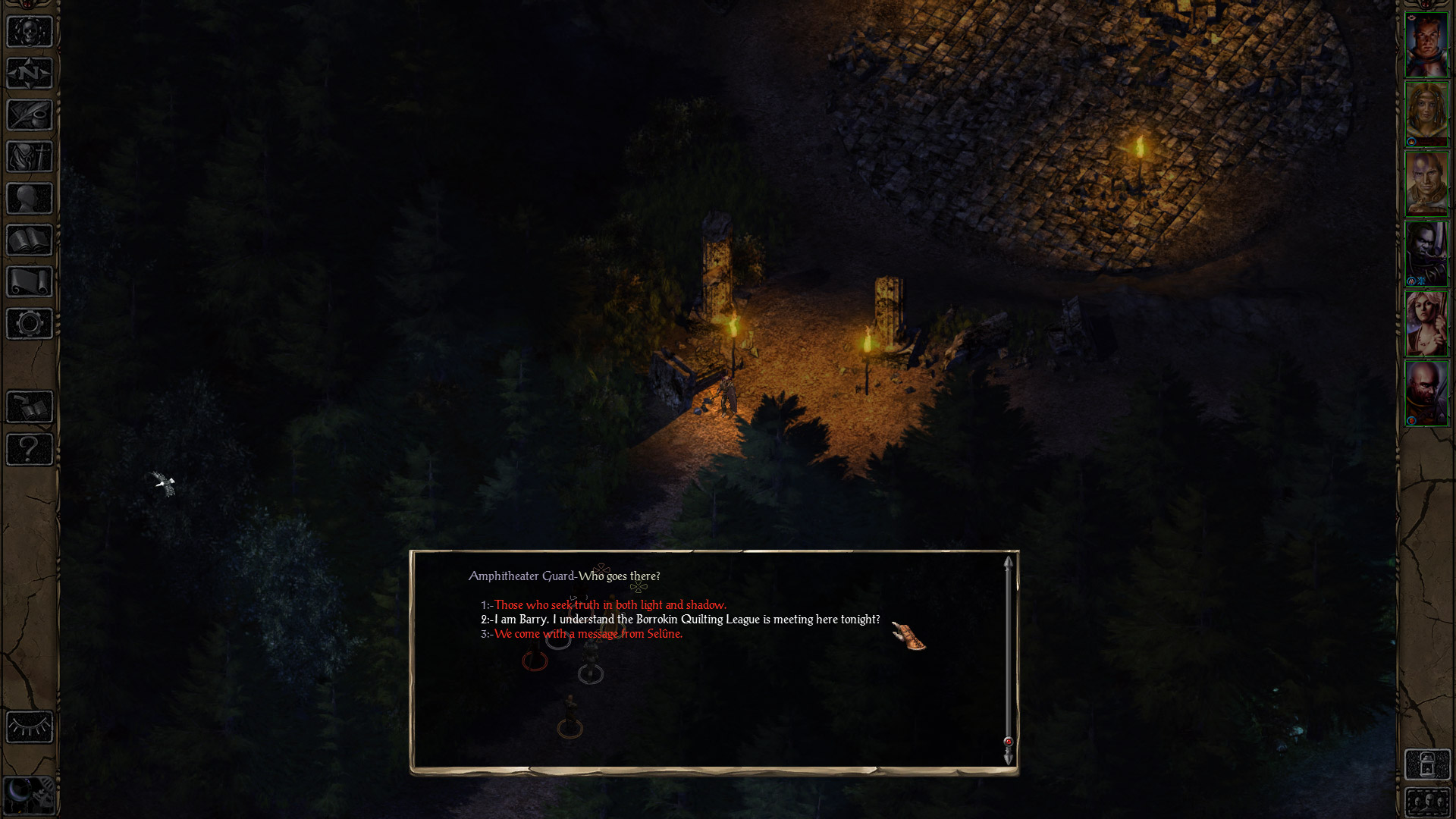Viewport: 1456px width, 819px height.
Task: Open the inventory armor icon
Action: coord(30,157)
